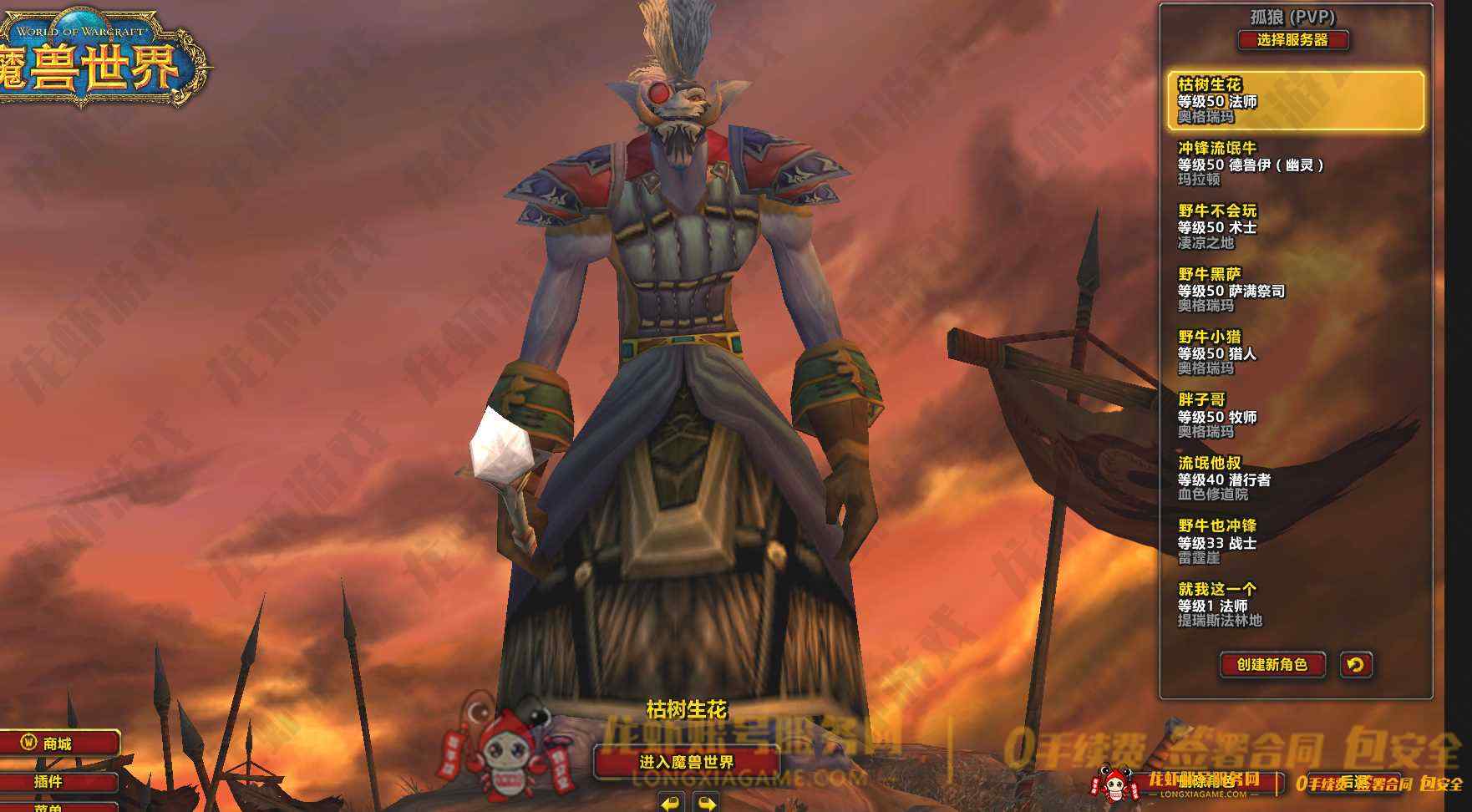Select level 1 mage 就我这一个
This screenshot has height=812, width=1472.
point(1295,605)
